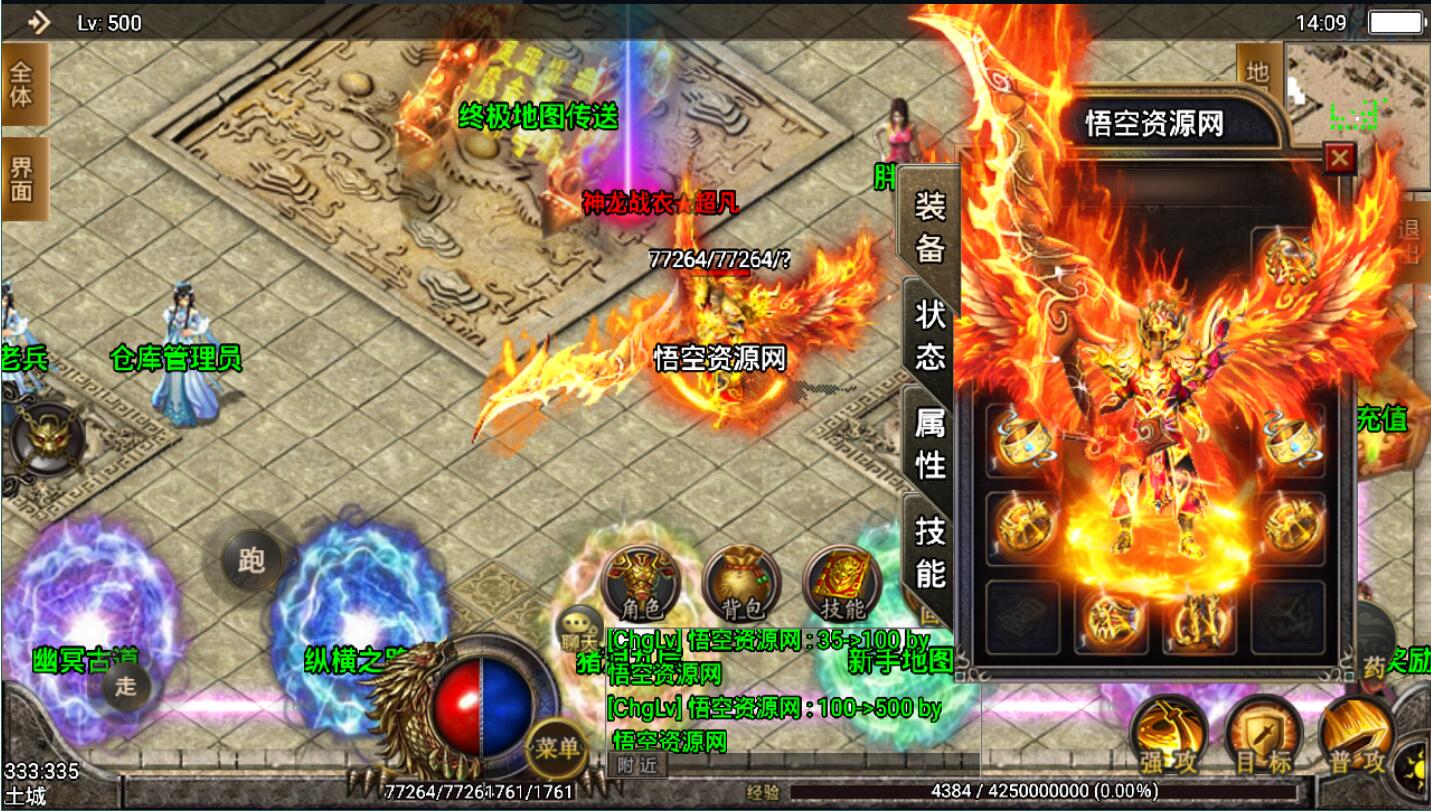Switch chat to the 附近 nearby channel
Viewport: 1431px width, 811px height.
click(x=636, y=765)
